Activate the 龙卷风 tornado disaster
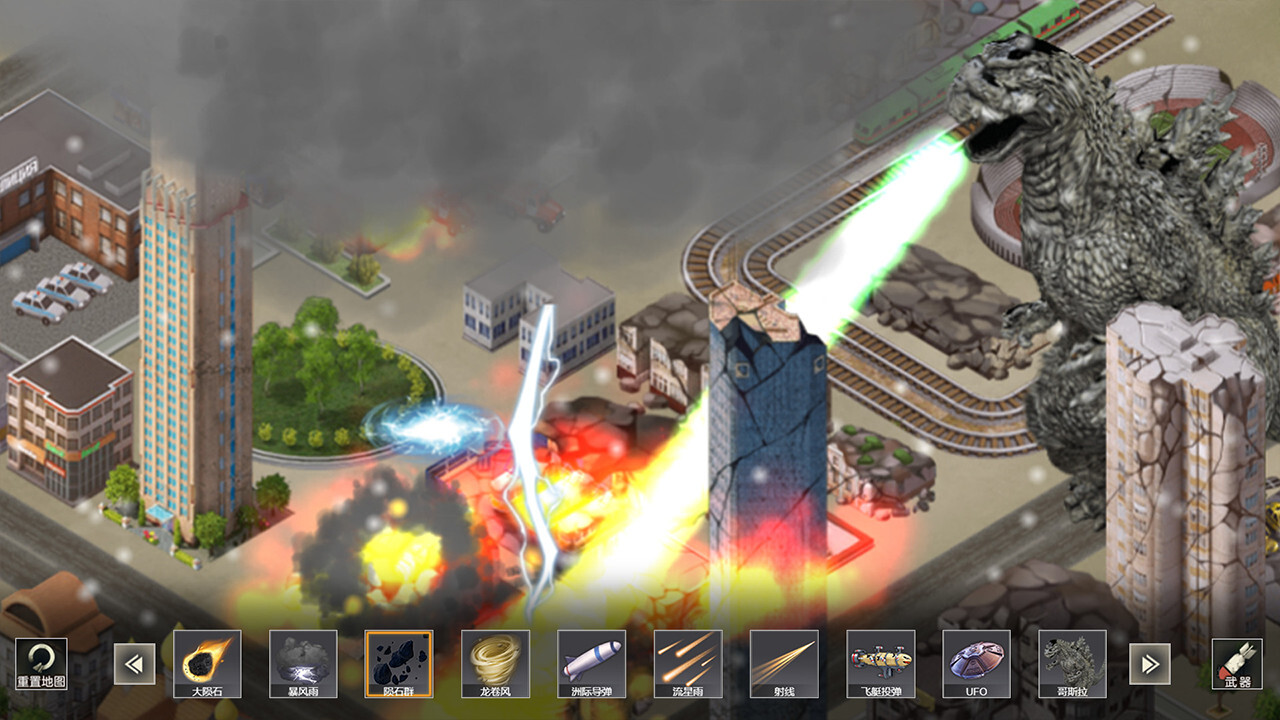Screen dimensions: 1280x720 pyautogui.click(x=495, y=663)
